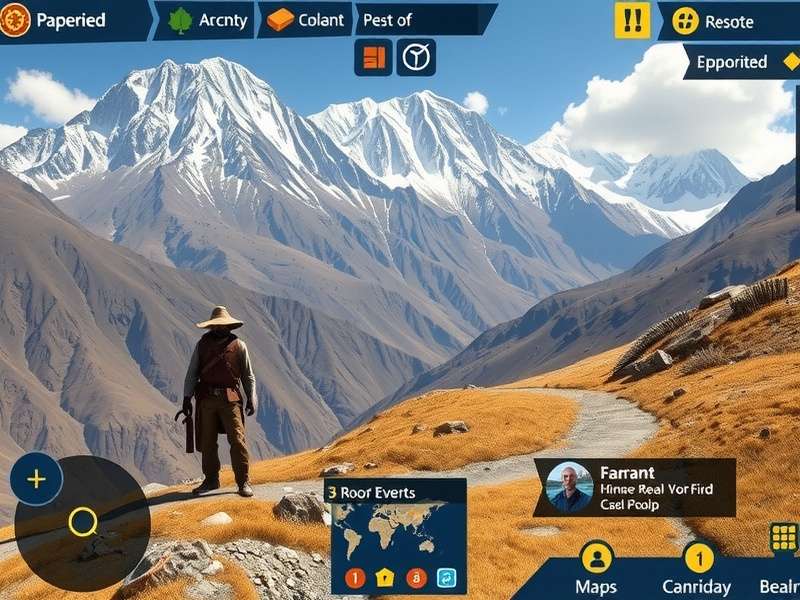
Task: Click the yellow exclamation alert icon
Action: click(632, 20)
